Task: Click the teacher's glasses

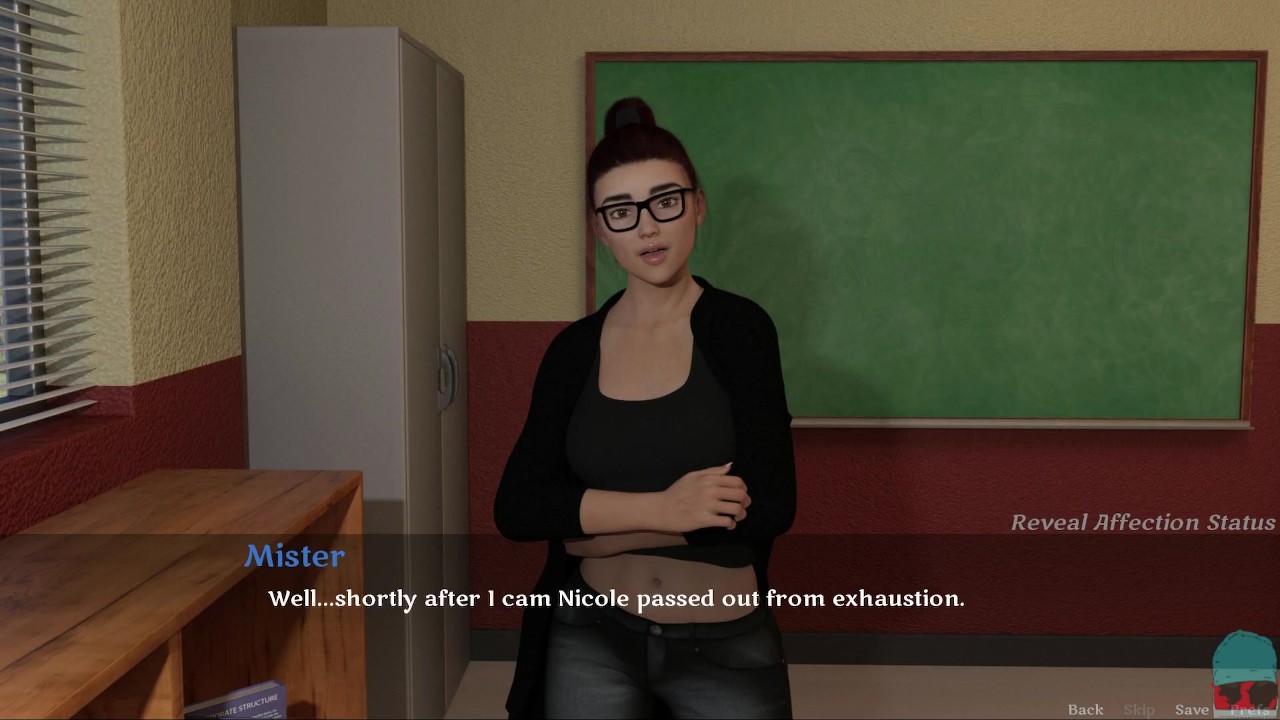Action: [x=643, y=207]
